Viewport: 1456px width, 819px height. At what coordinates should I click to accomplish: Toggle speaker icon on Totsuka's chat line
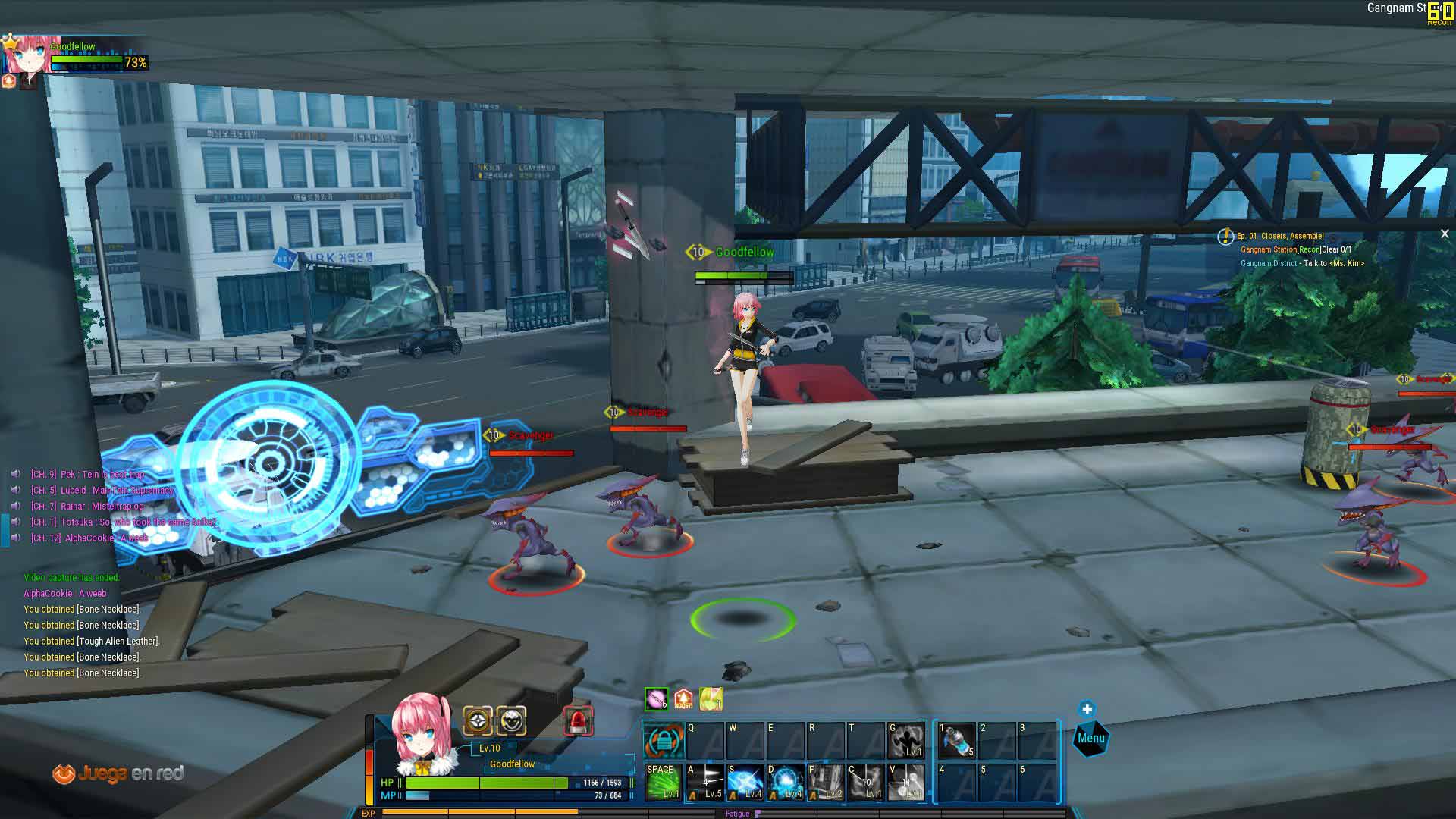coord(16,522)
